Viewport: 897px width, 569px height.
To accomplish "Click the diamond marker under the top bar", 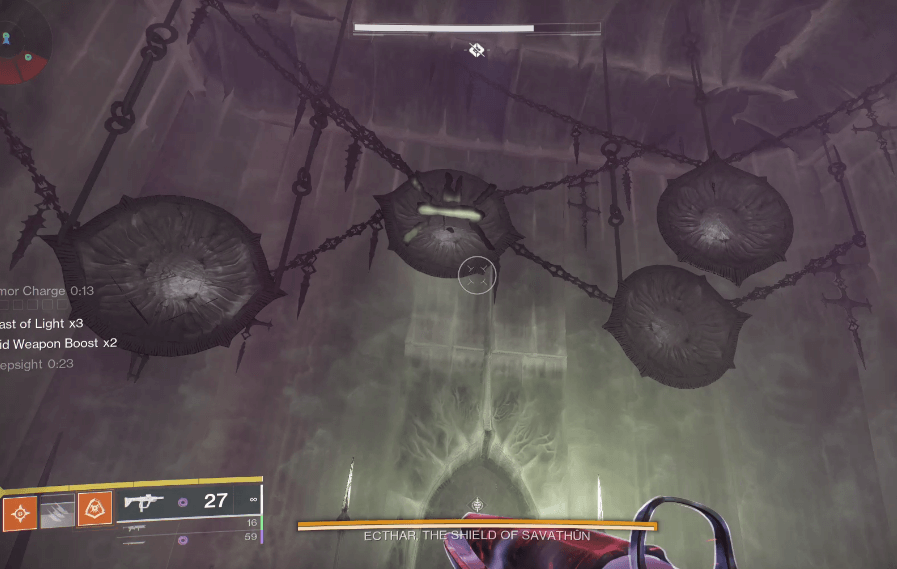I will click(x=477, y=49).
